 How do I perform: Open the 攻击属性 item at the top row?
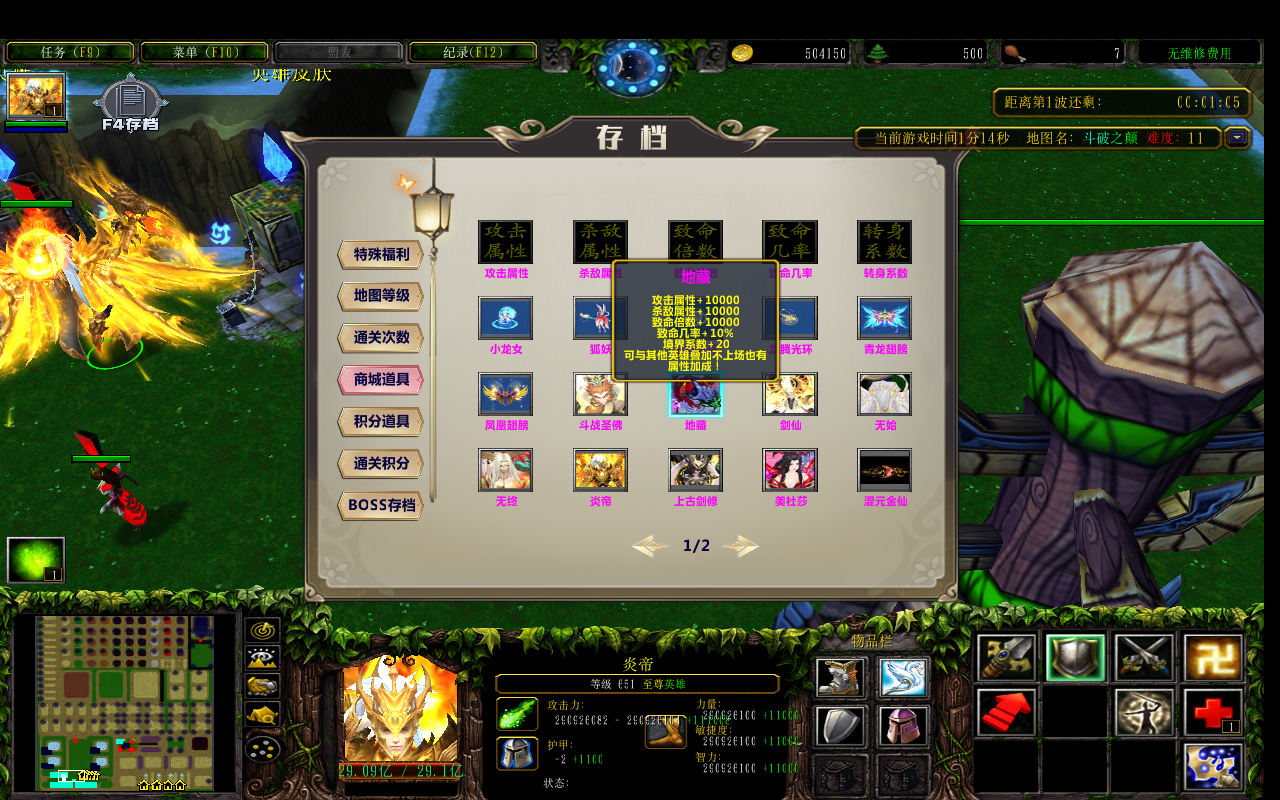(505, 240)
